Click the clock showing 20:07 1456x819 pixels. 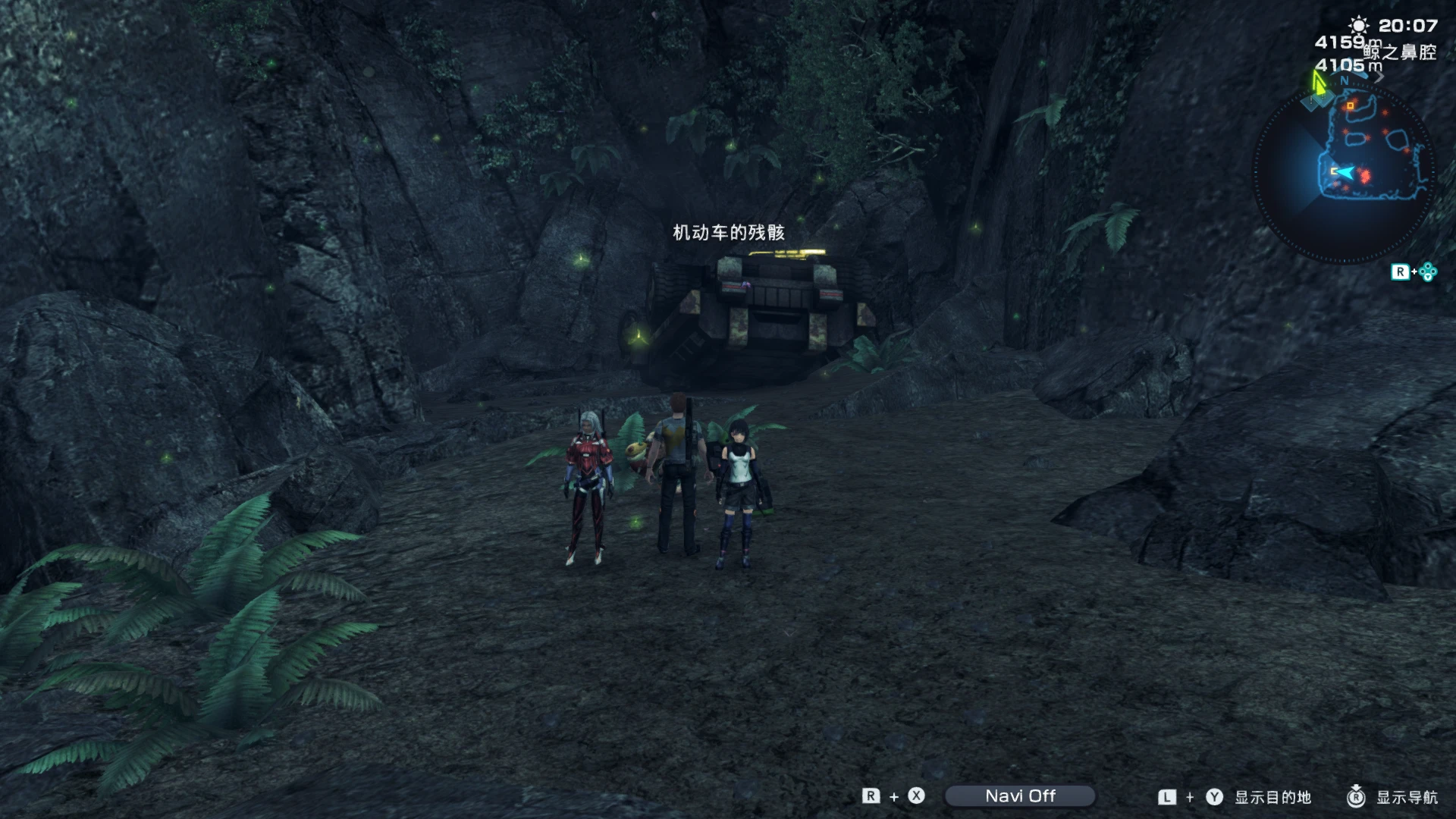[1408, 25]
